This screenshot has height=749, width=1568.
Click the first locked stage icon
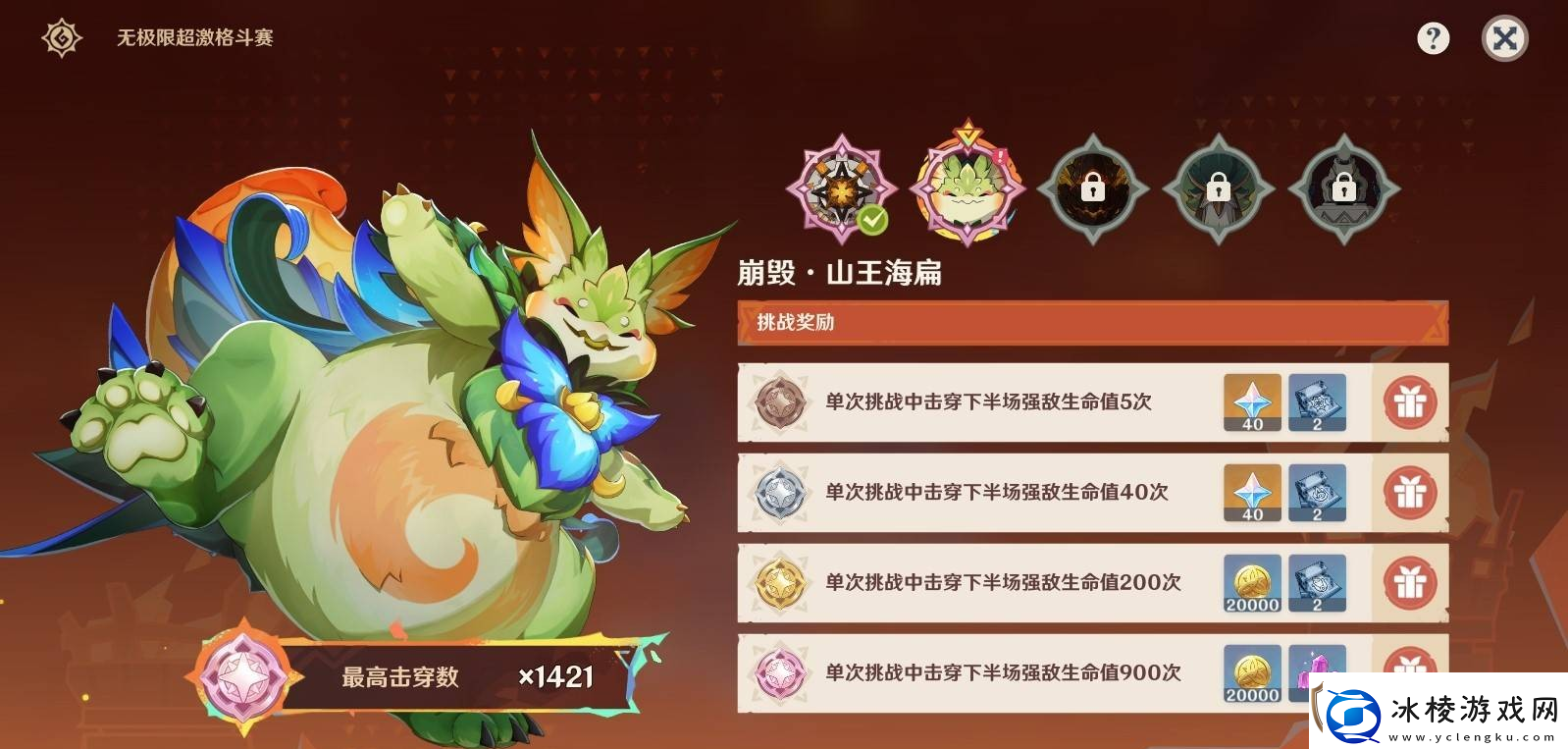(1093, 188)
